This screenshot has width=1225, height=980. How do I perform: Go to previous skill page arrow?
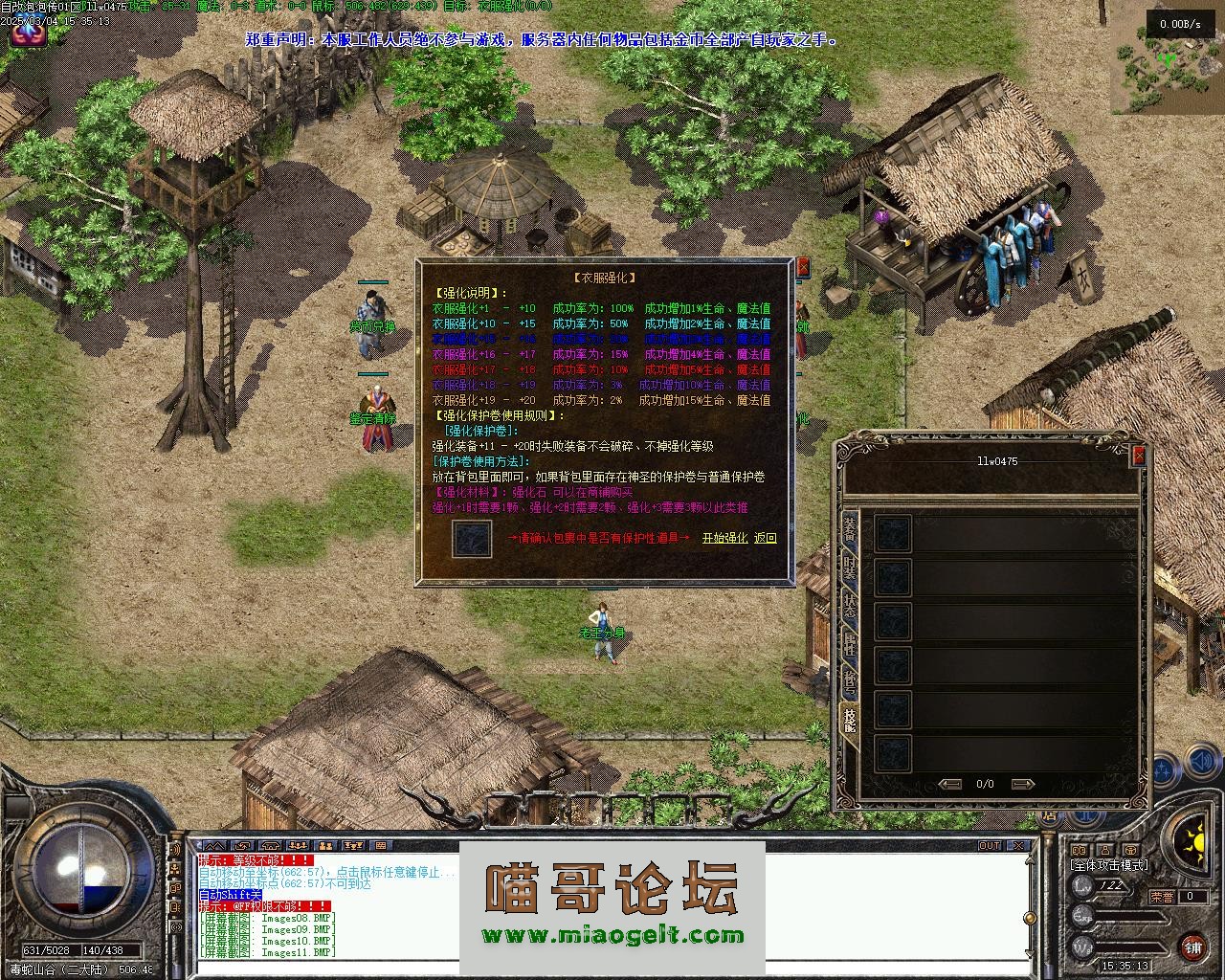[950, 784]
